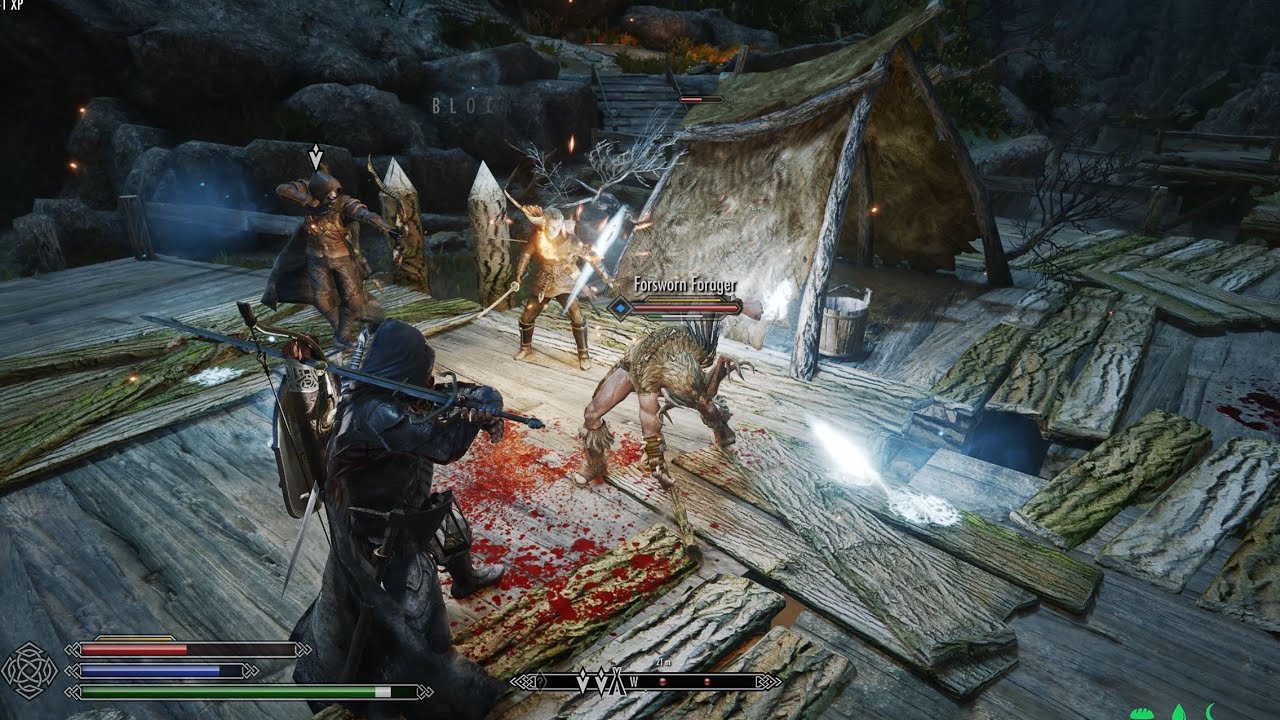
Task: Select the blue diamond level icon on Forsworn Forager's nameplate
Action: tap(620, 308)
